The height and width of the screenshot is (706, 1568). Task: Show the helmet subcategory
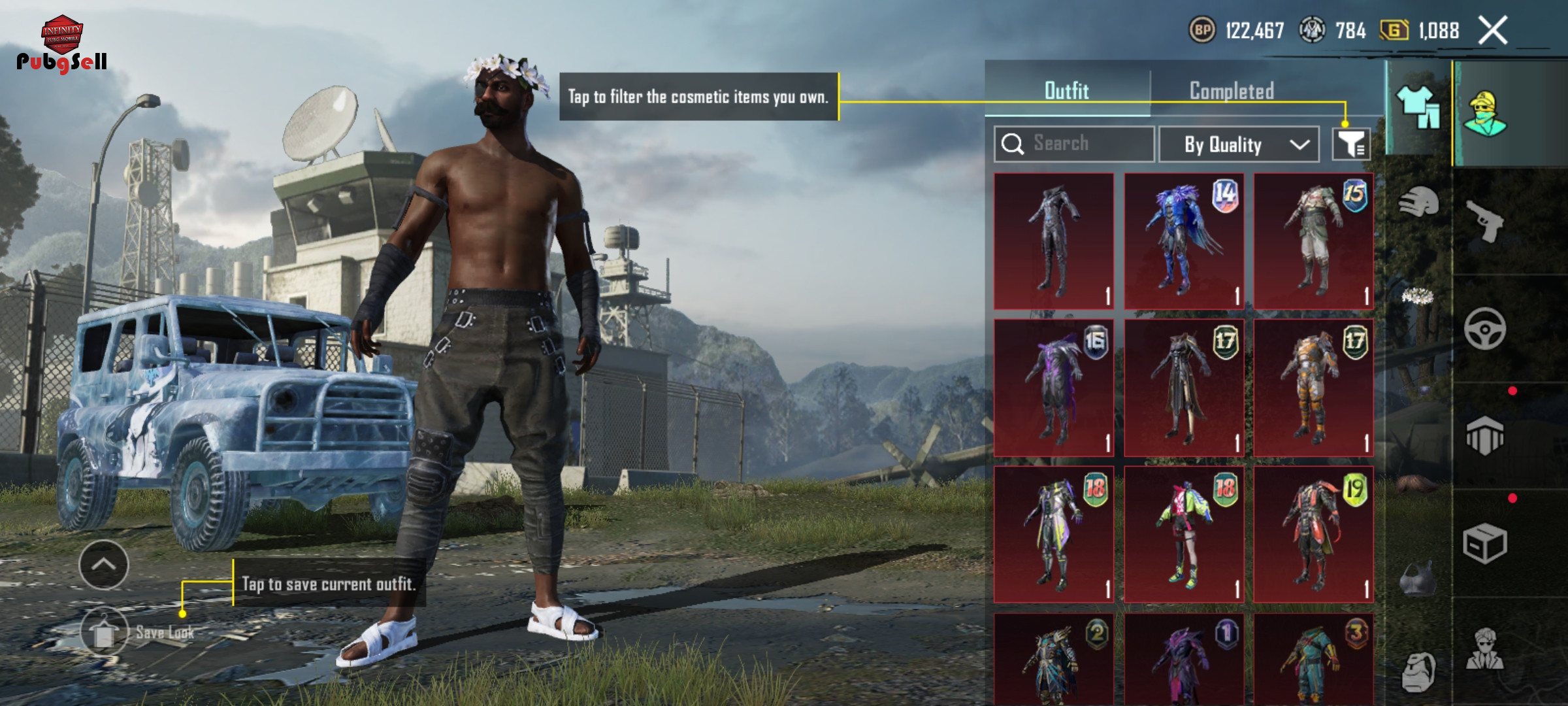click(1418, 202)
